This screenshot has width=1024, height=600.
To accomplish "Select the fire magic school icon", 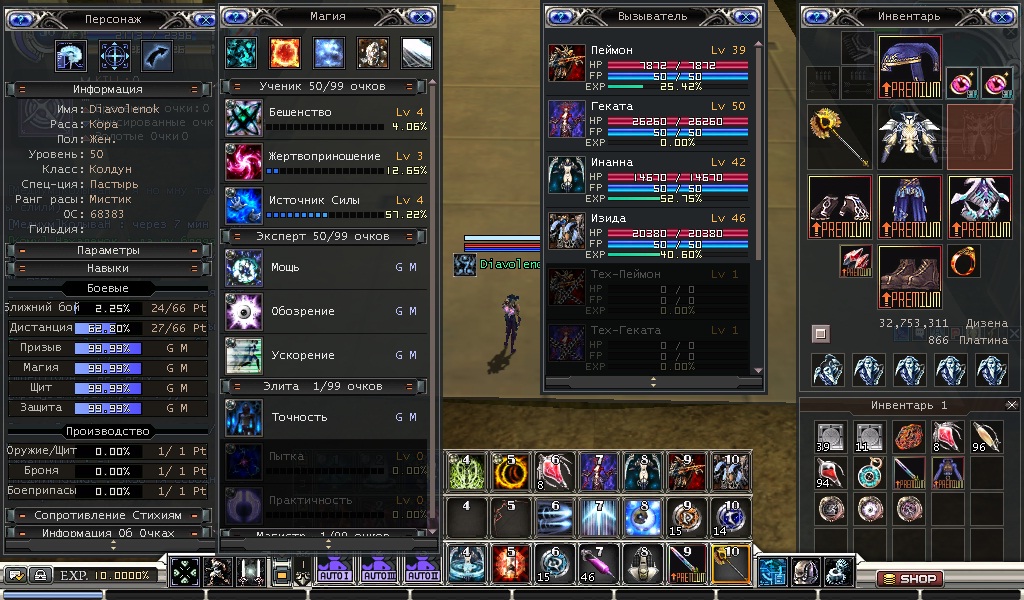I will coord(285,53).
